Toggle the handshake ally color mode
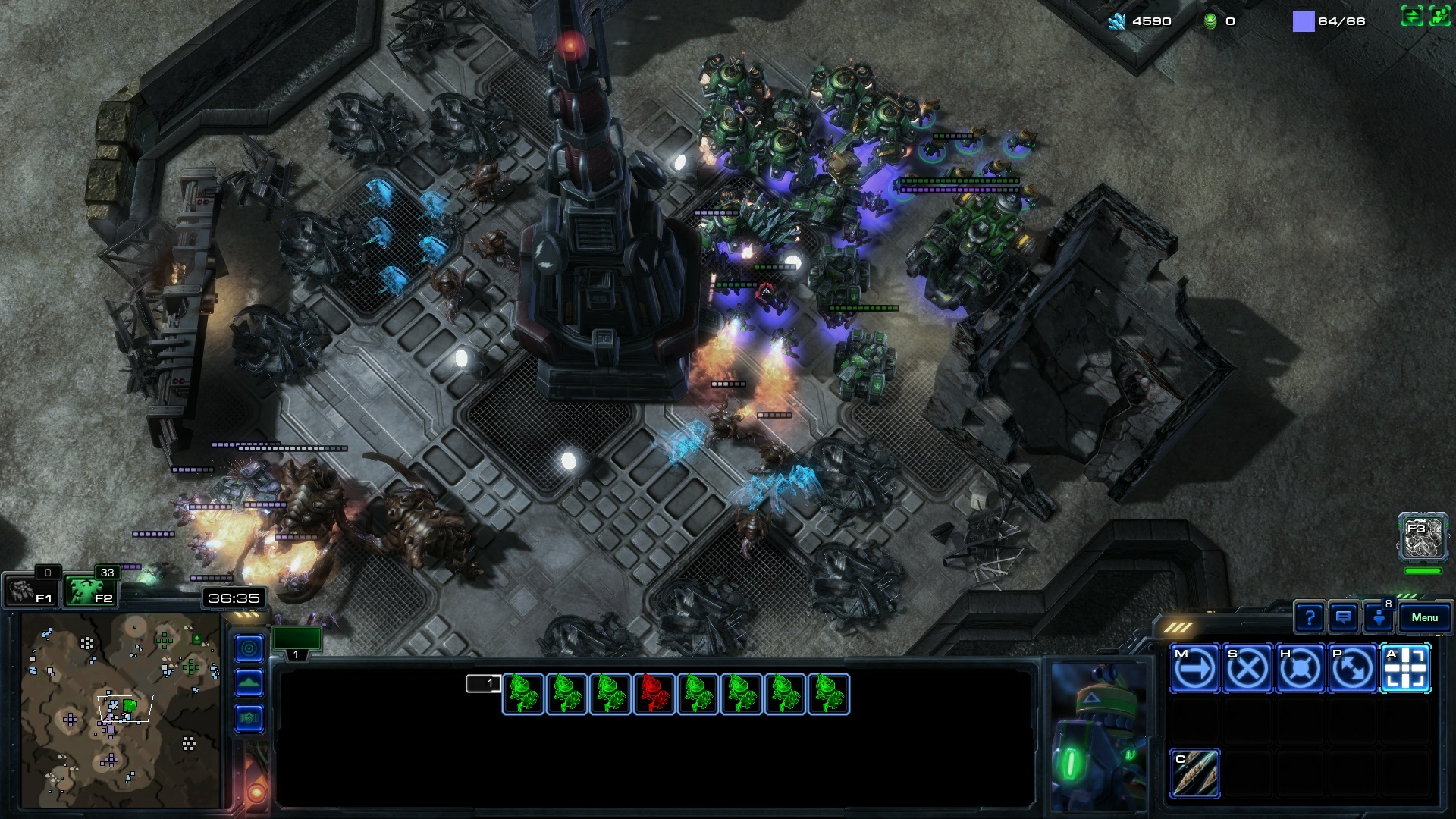This screenshot has height=819, width=1456. point(249,718)
